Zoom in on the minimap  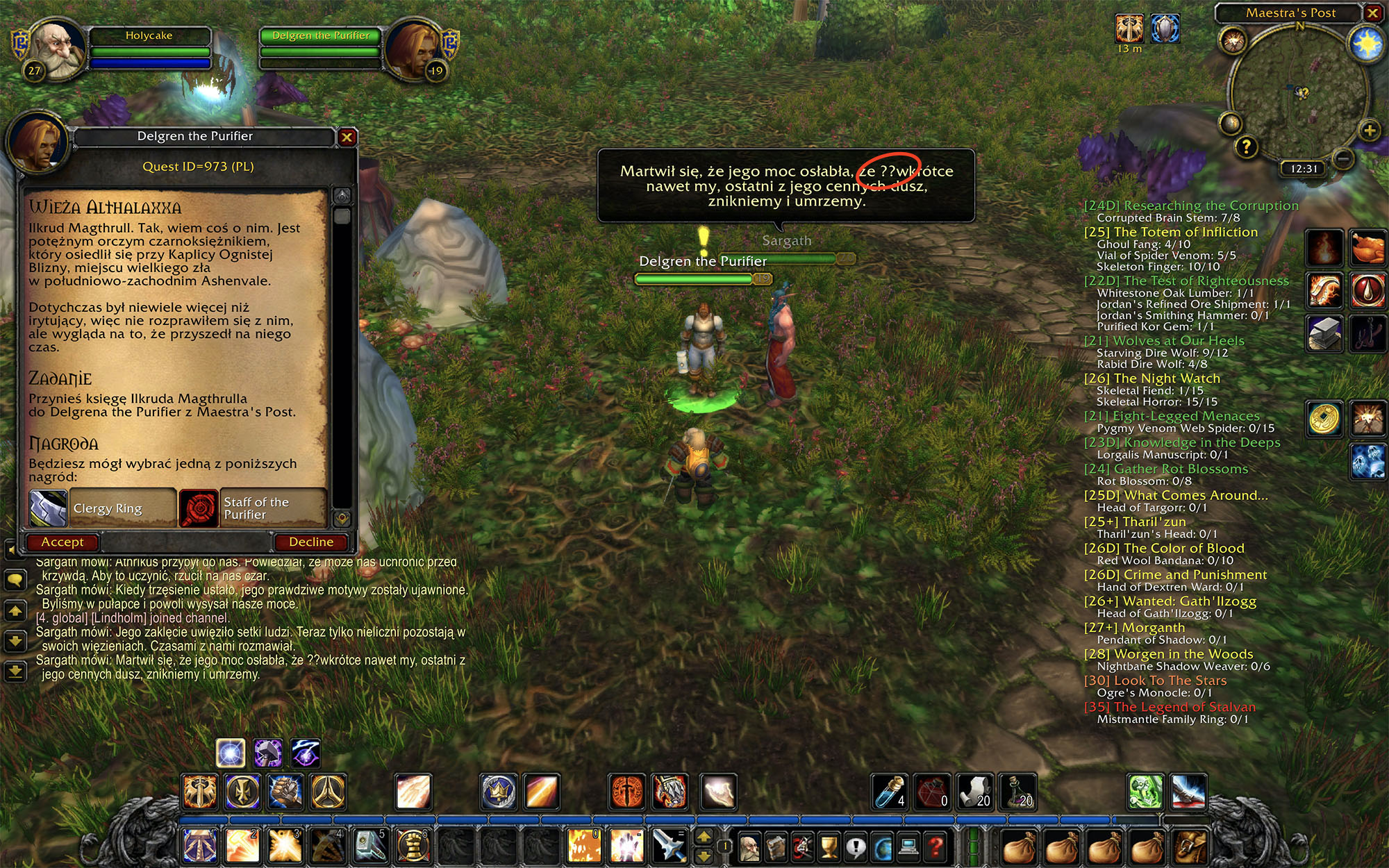(1369, 131)
